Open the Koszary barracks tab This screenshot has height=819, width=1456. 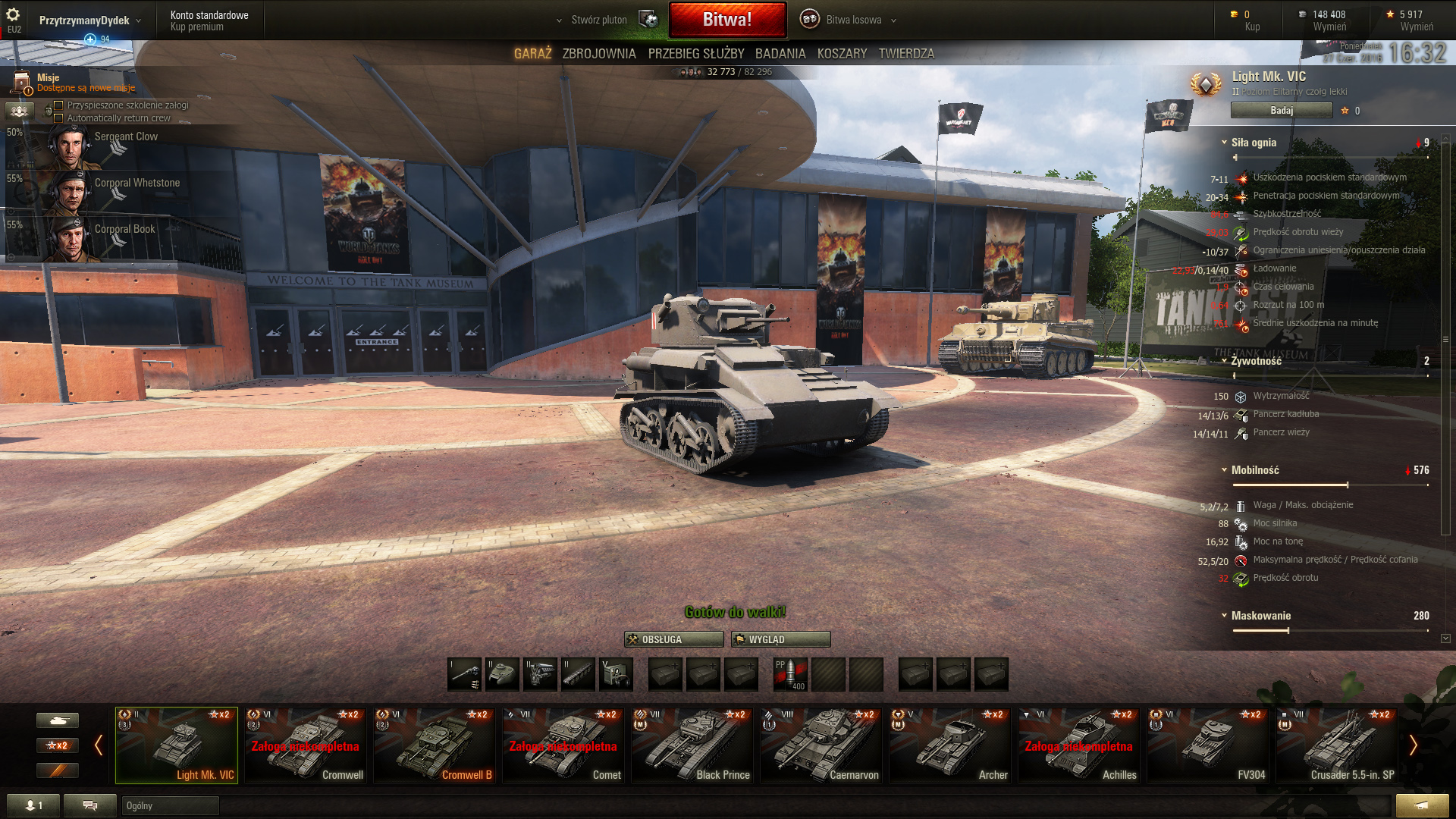842,54
